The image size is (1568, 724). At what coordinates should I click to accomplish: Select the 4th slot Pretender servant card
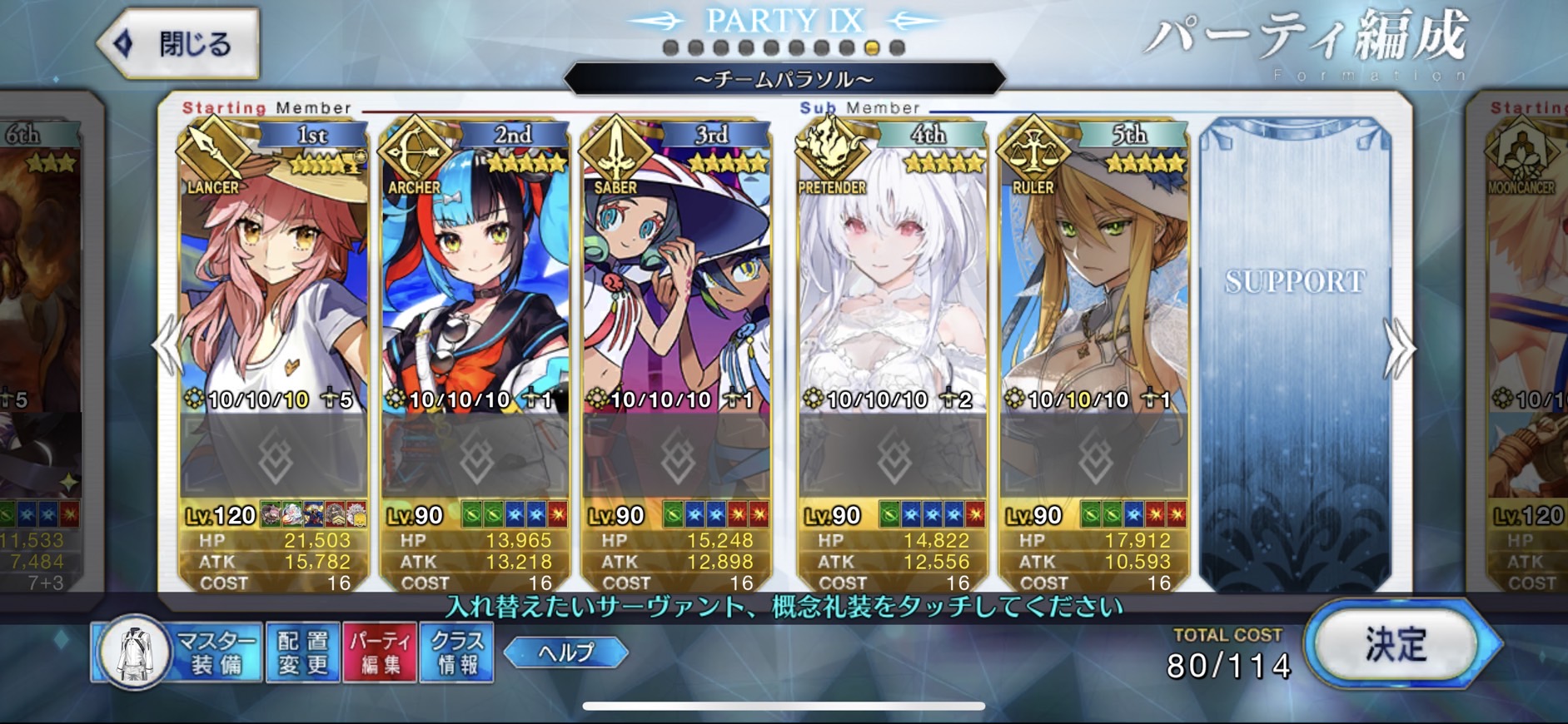pos(893,275)
